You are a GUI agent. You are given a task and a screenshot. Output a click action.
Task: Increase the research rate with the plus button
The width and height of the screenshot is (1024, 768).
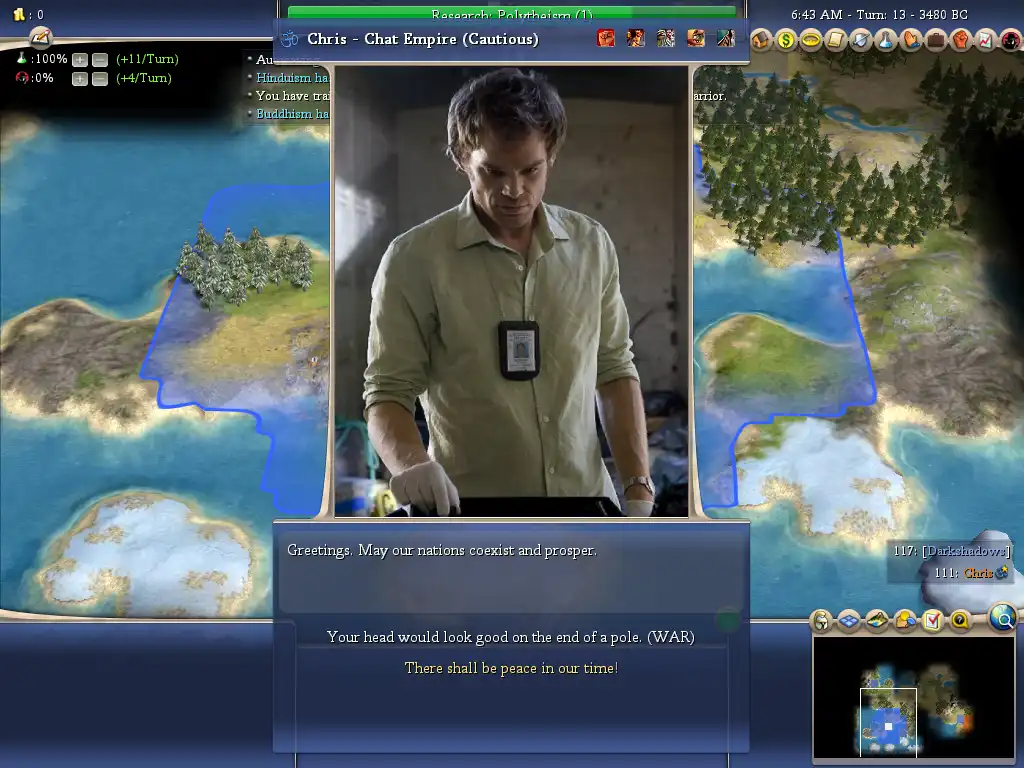point(80,60)
